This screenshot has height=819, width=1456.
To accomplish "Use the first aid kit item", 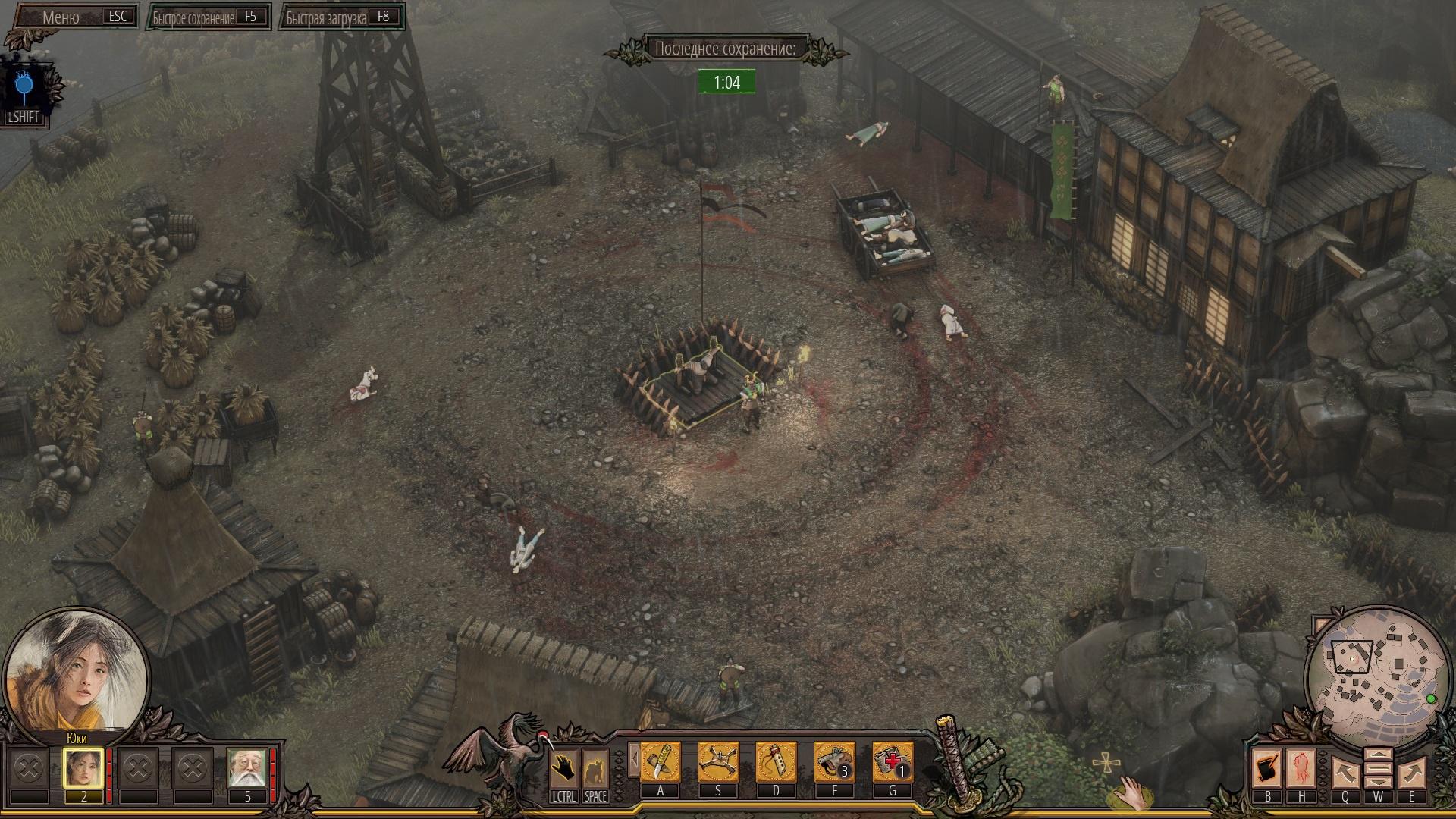I will coord(893,761).
